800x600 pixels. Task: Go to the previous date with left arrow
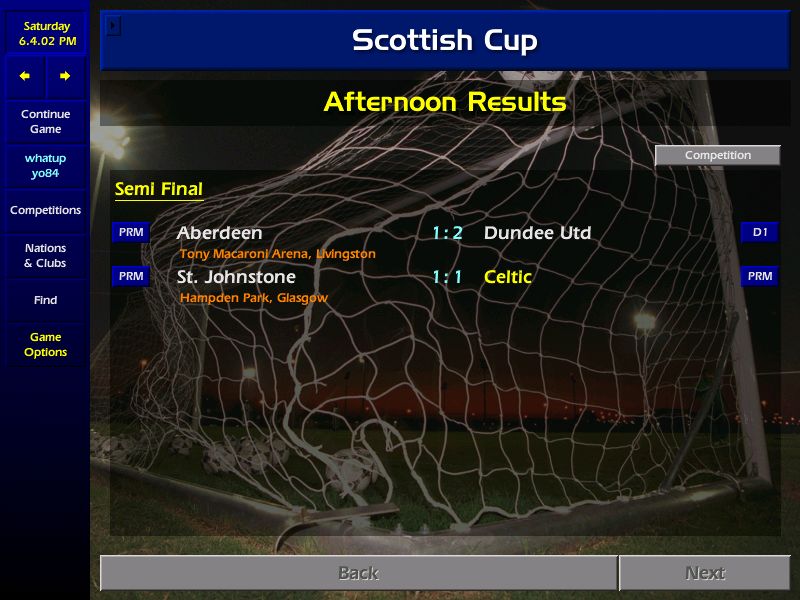pos(25,76)
